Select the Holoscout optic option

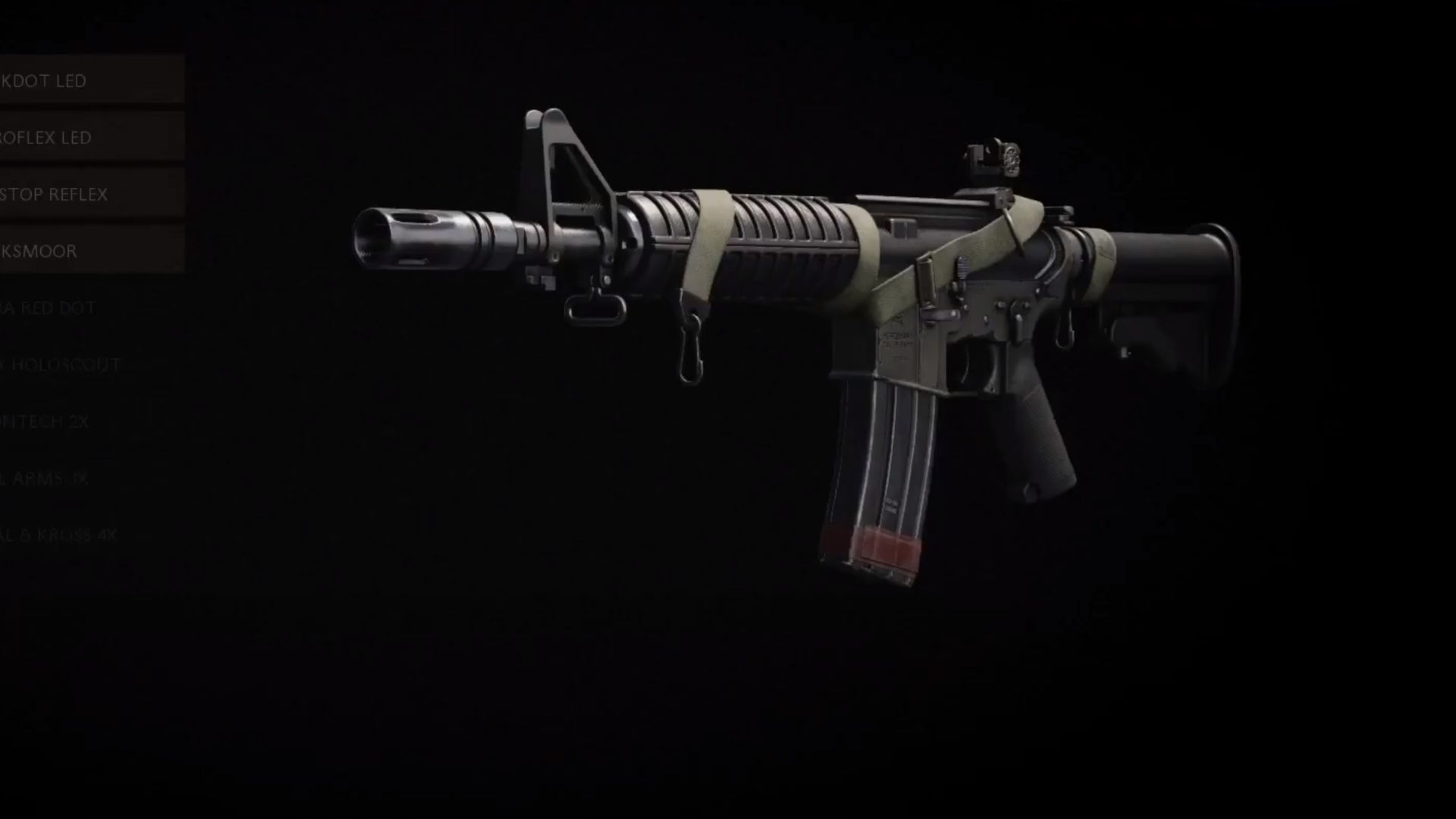76,365
